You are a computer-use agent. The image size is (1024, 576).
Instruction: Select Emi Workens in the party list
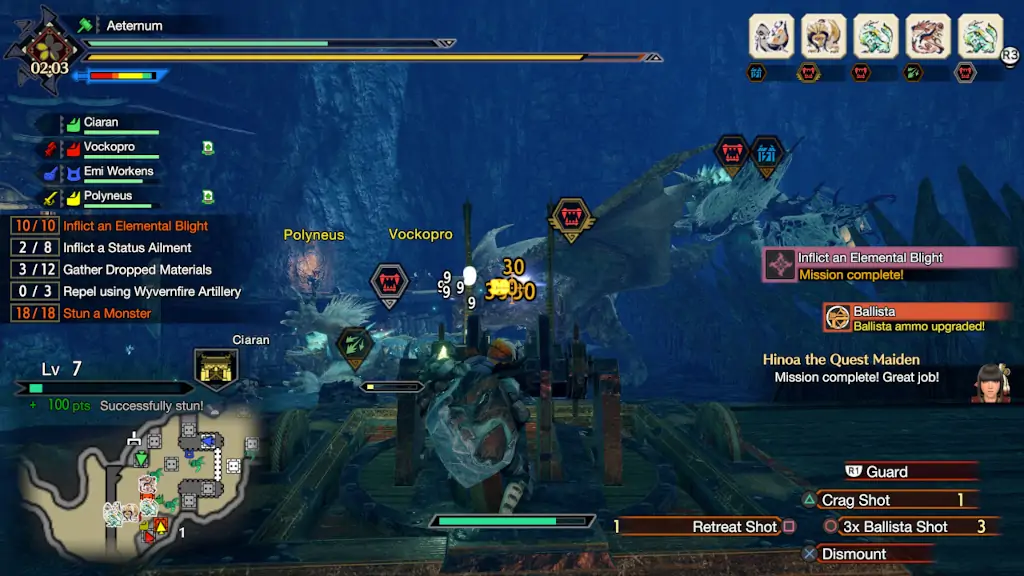(118, 172)
